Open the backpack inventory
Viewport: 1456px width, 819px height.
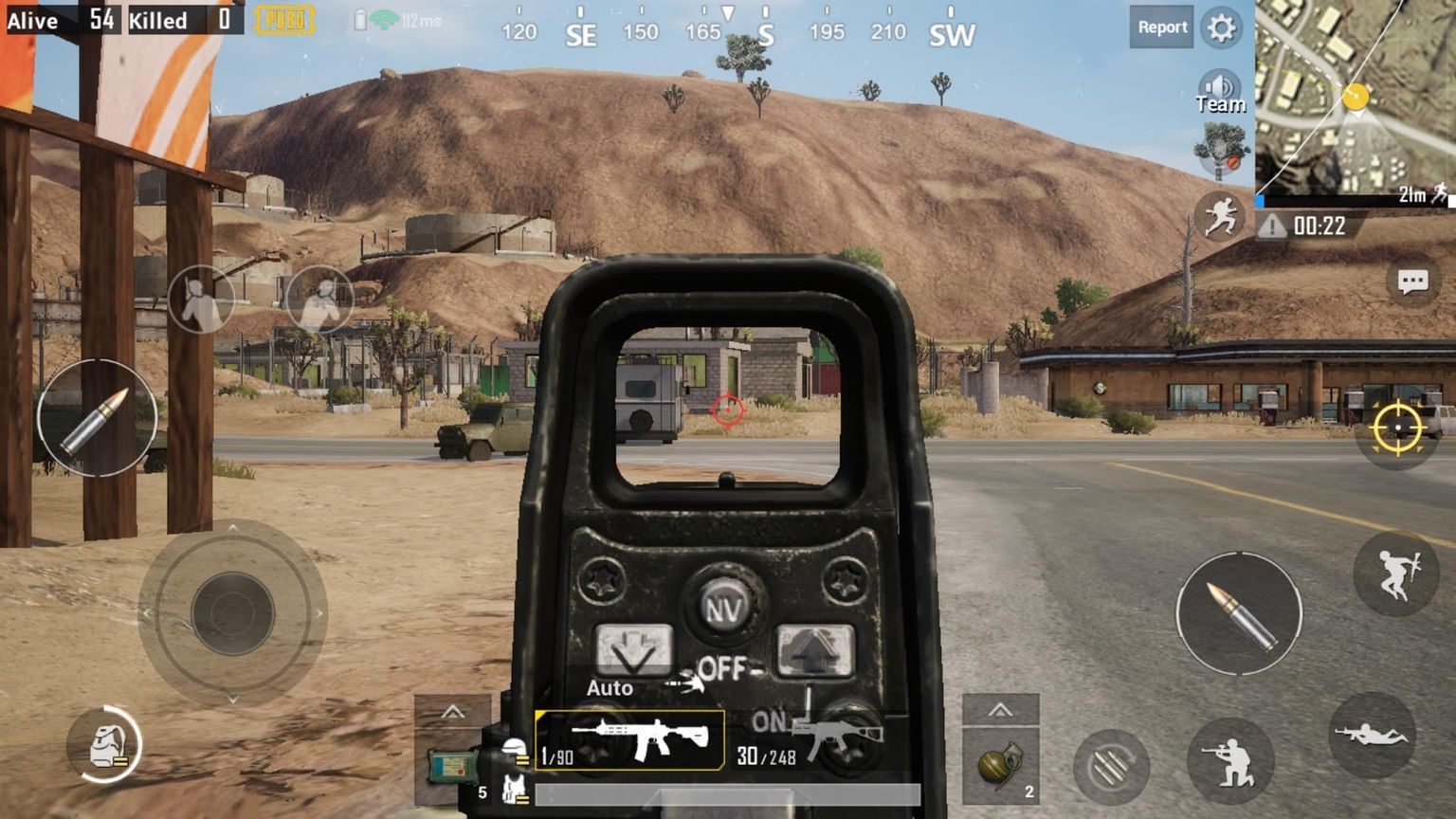pyautogui.click(x=105, y=745)
